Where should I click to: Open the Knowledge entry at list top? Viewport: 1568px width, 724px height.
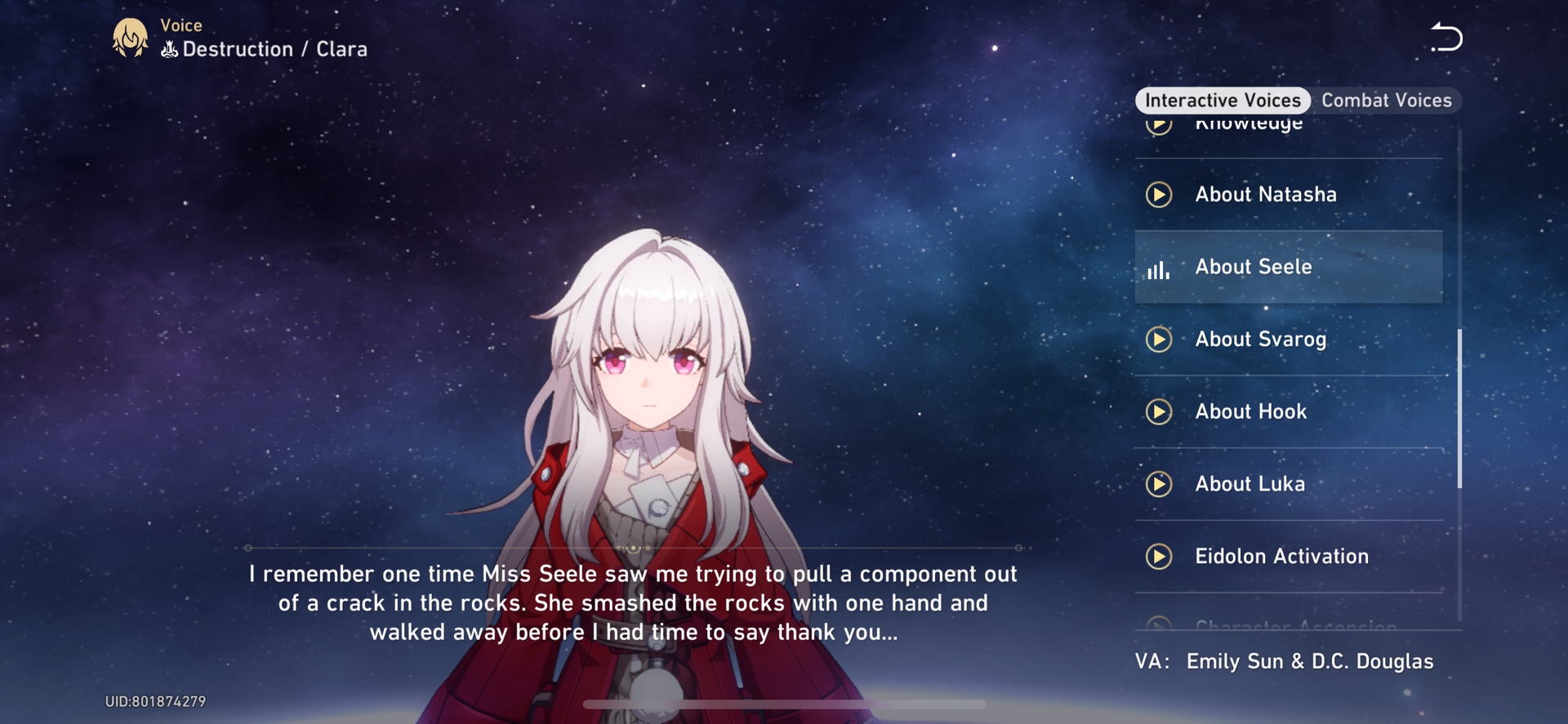(x=1249, y=124)
